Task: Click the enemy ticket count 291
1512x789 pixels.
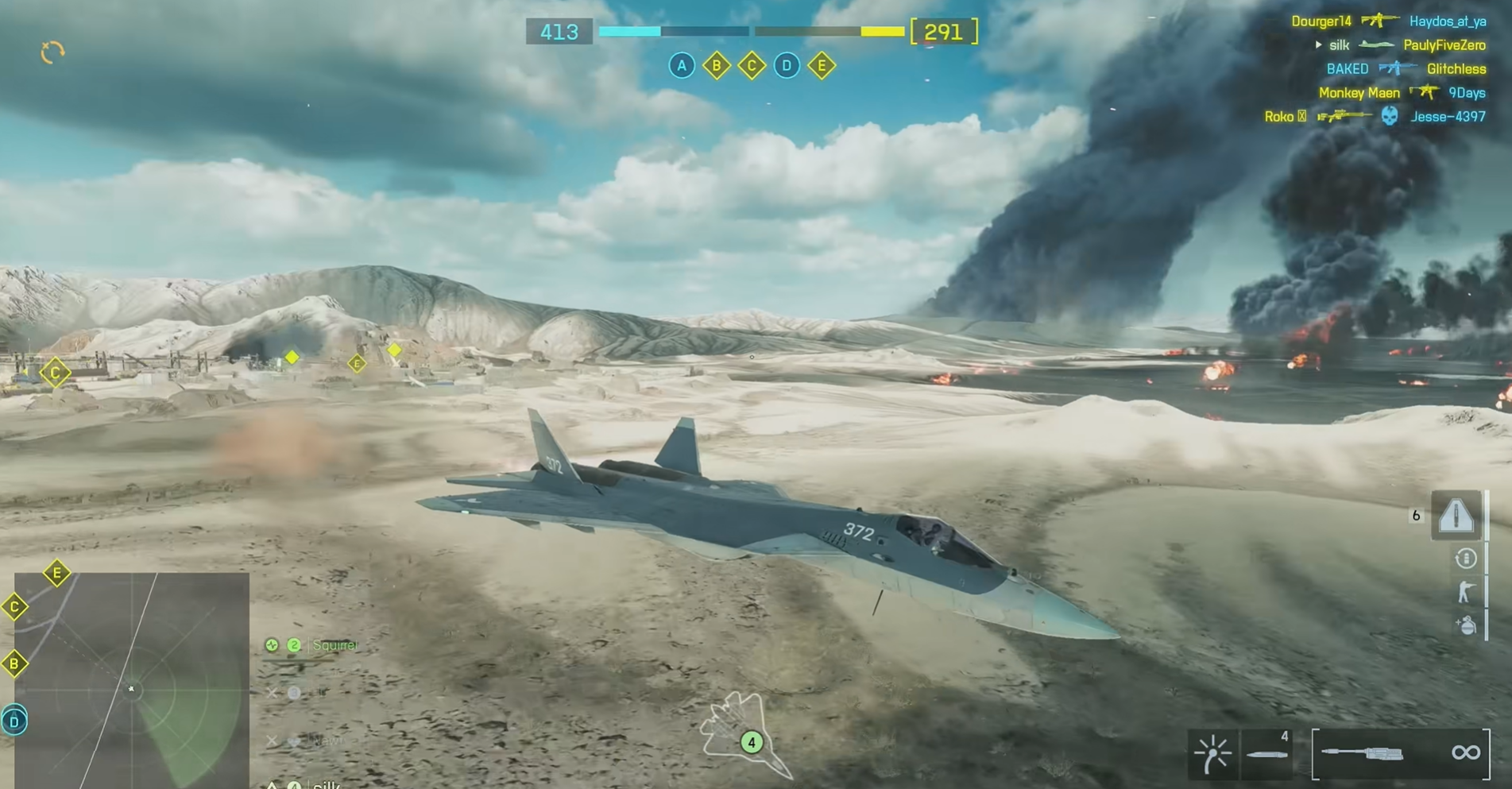Action: pyautogui.click(x=943, y=32)
